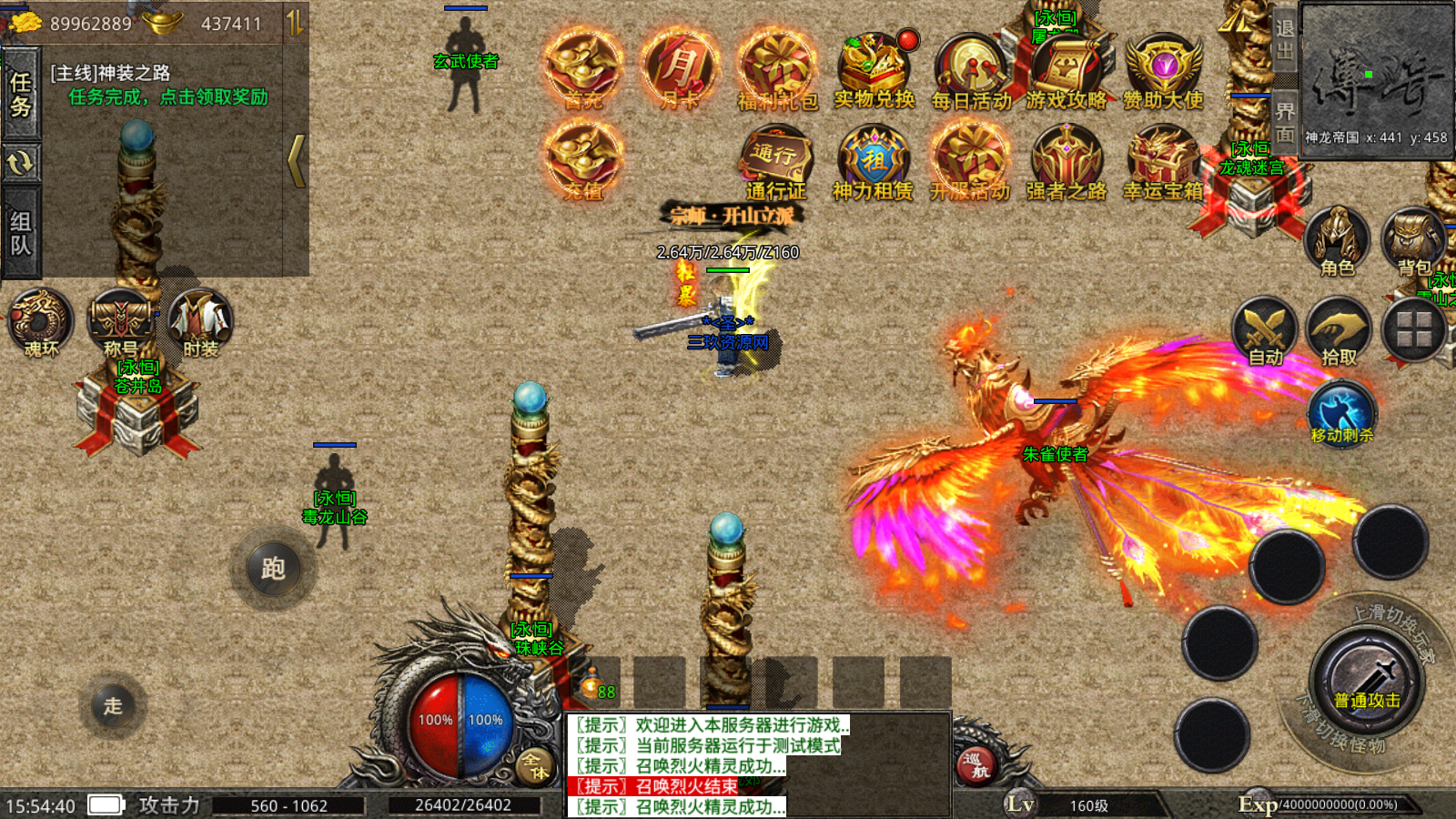The image size is (1456, 819).
Task: Click the 退出 exit button
Action: pyautogui.click(x=1284, y=39)
